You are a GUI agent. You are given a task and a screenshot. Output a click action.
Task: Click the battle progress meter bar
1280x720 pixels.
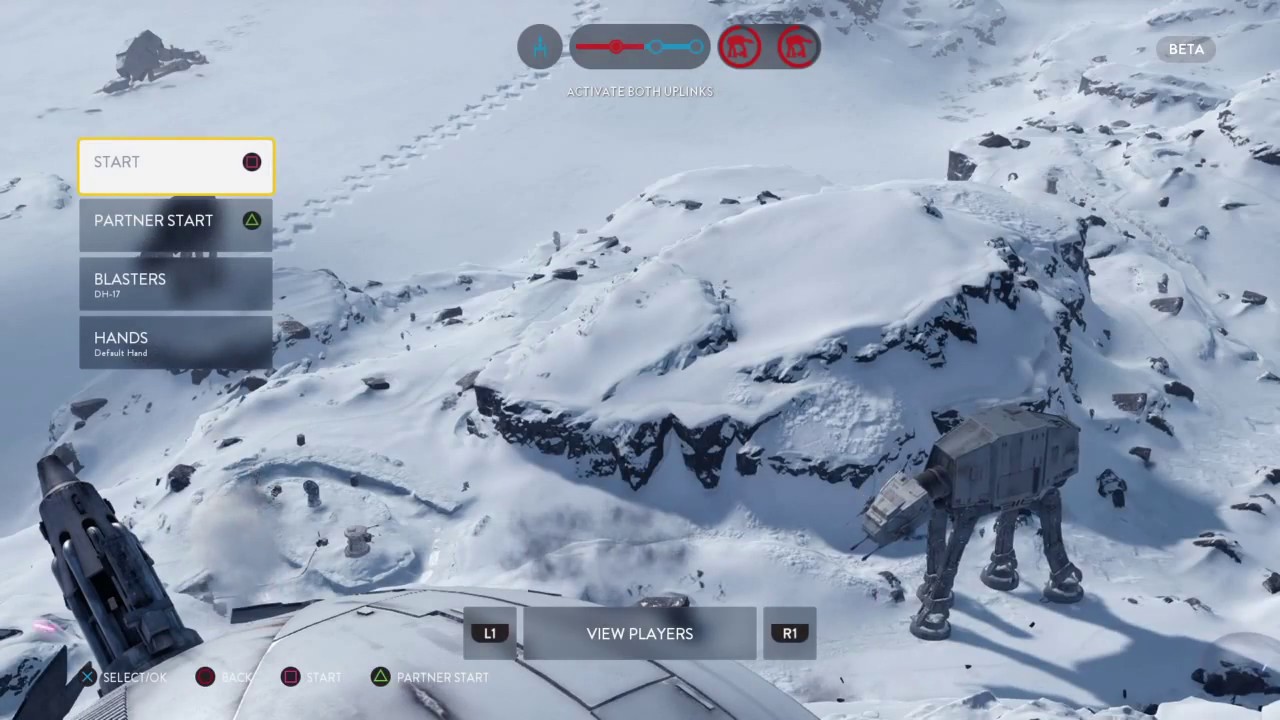pyautogui.click(x=640, y=47)
